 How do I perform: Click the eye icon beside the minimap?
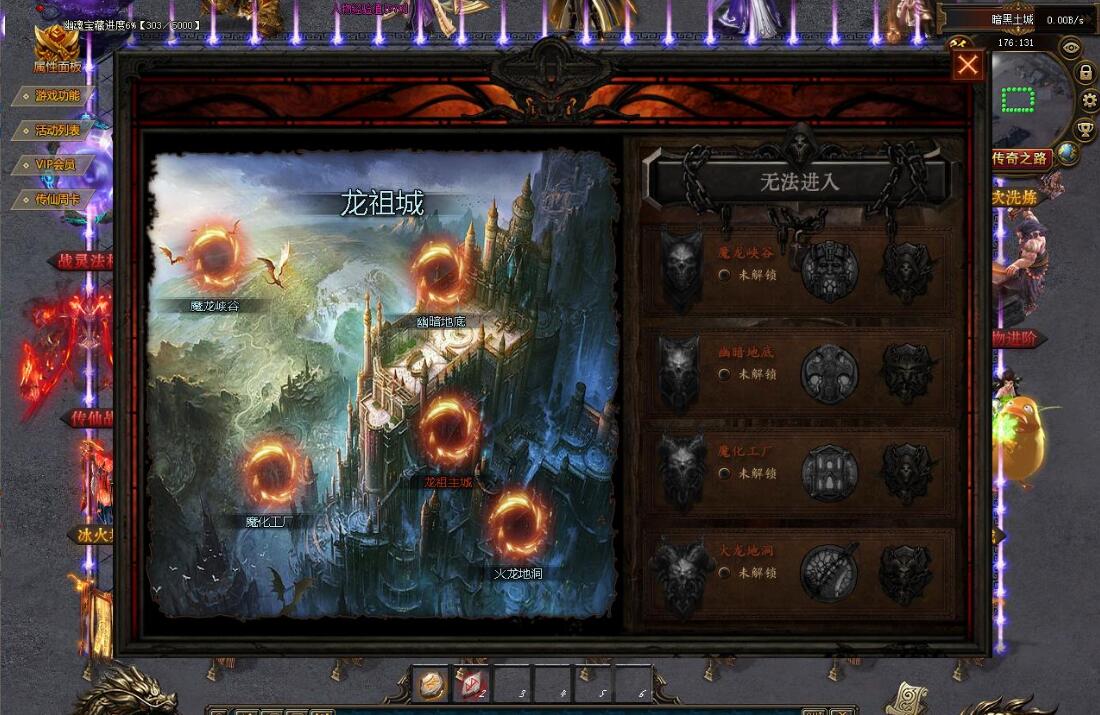[x=1071, y=46]
